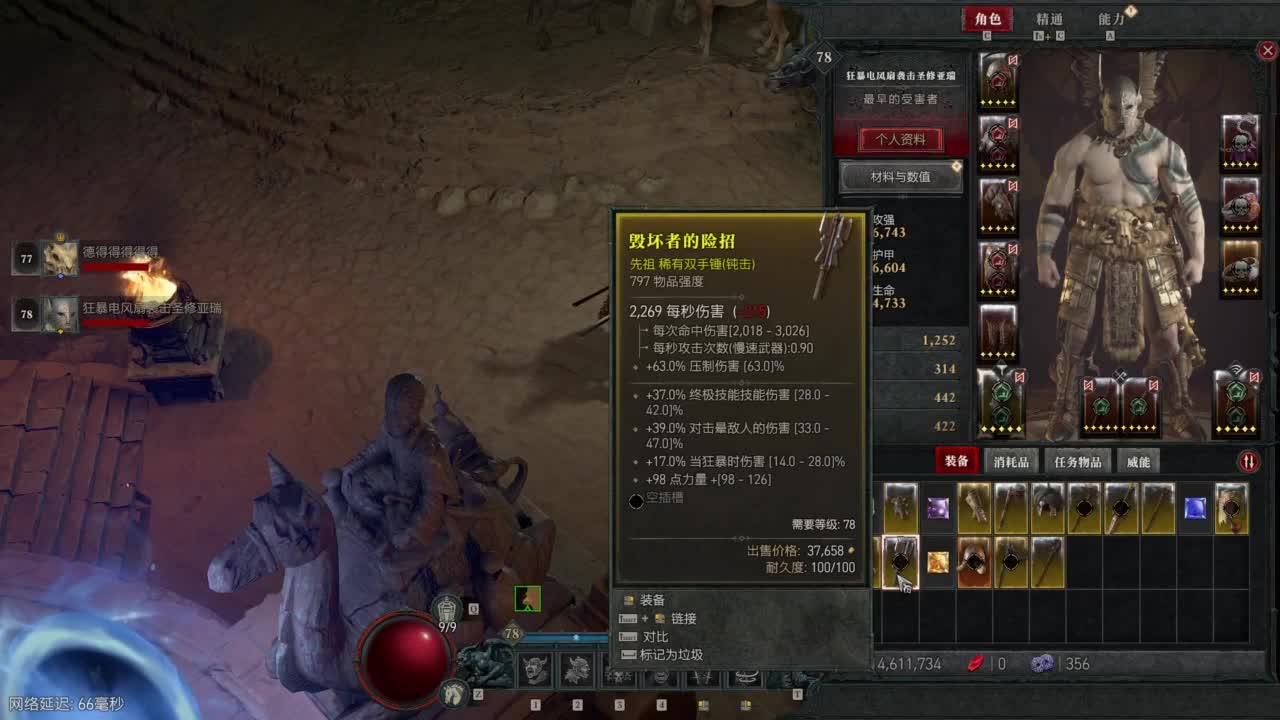Viewport: 1280px width, 720px height.
Task: Choose 标记为垃圾 mark as junk option
Action: tap(672, 654)
